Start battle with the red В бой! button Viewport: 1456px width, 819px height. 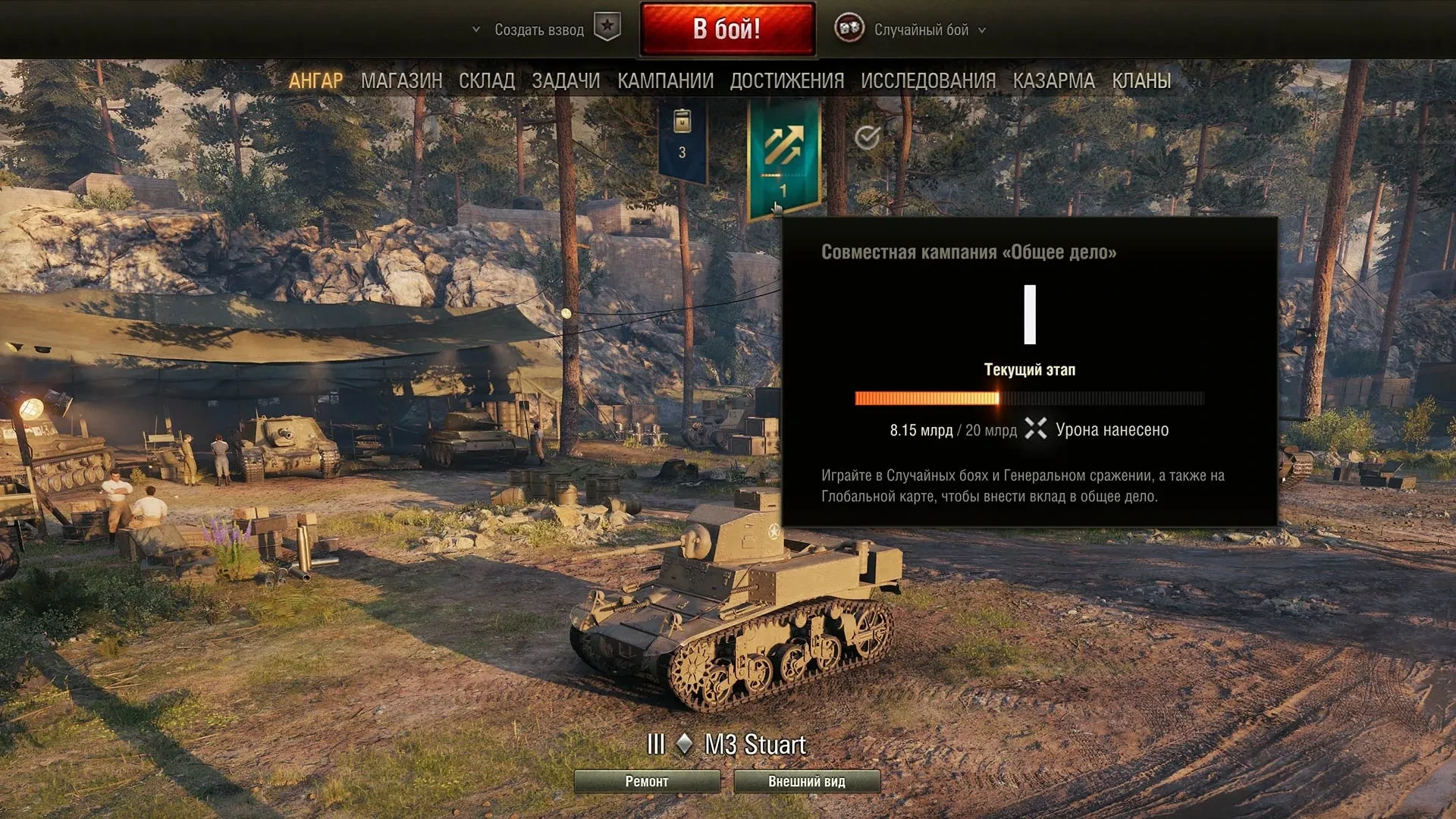[x=727, y=30]
